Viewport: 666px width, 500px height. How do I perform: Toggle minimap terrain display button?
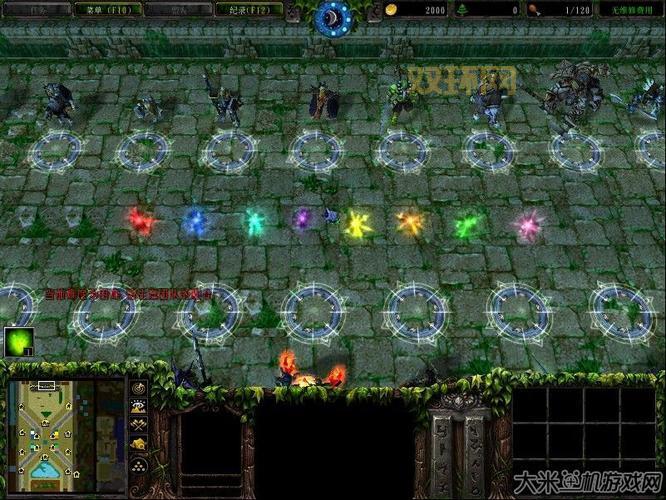point(139,406)
